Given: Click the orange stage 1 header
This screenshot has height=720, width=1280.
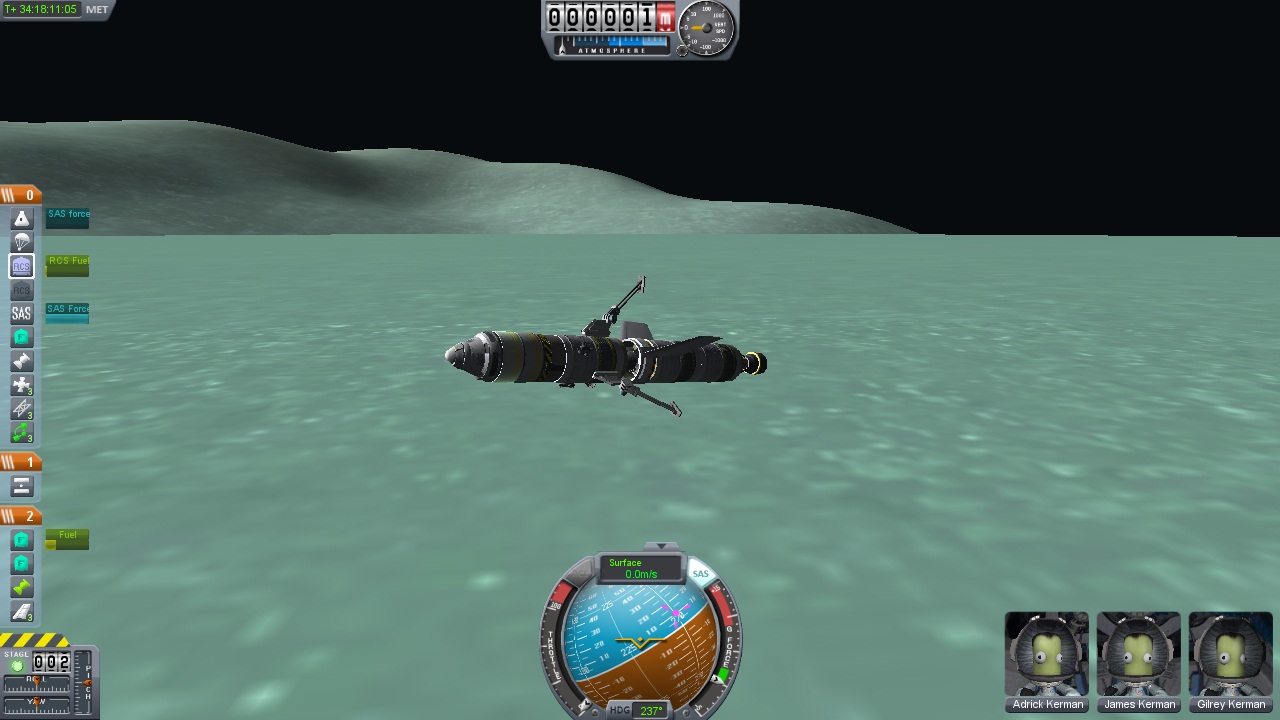Looking at the screenshot, I should click(x=21, y=462).
